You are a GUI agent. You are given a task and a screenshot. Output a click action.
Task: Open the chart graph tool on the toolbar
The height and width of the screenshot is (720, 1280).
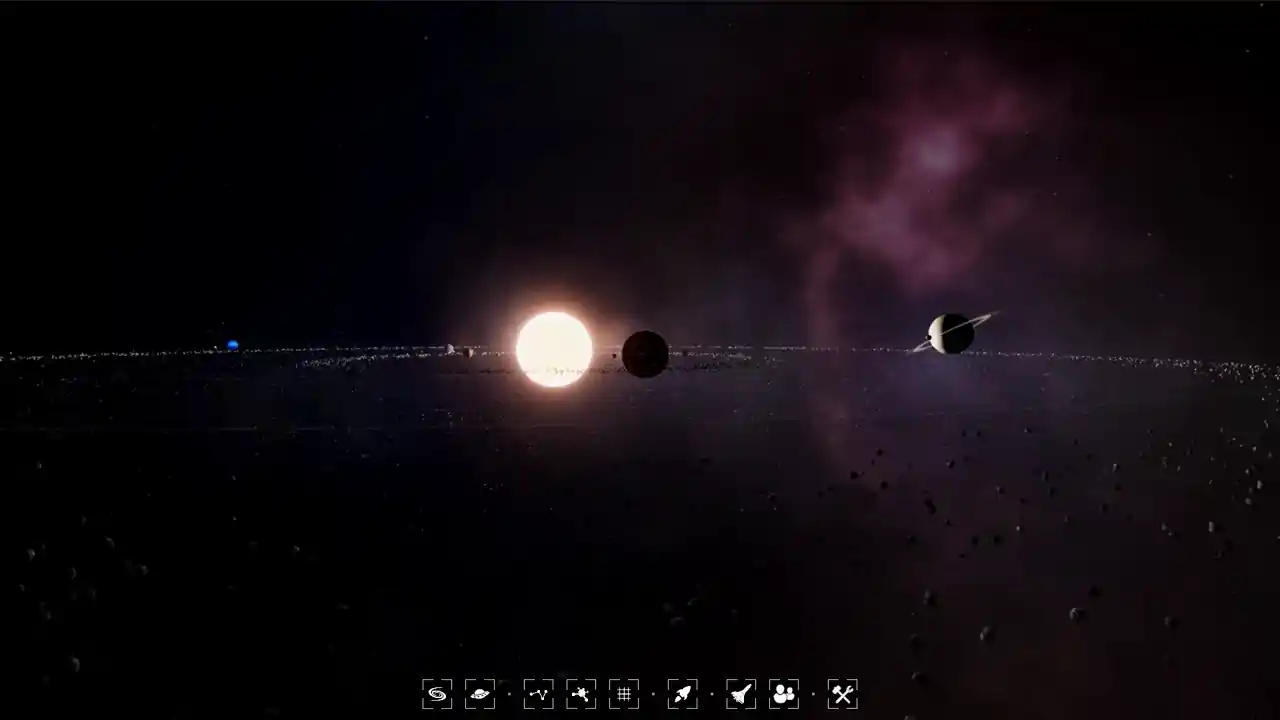pos(538,693)
